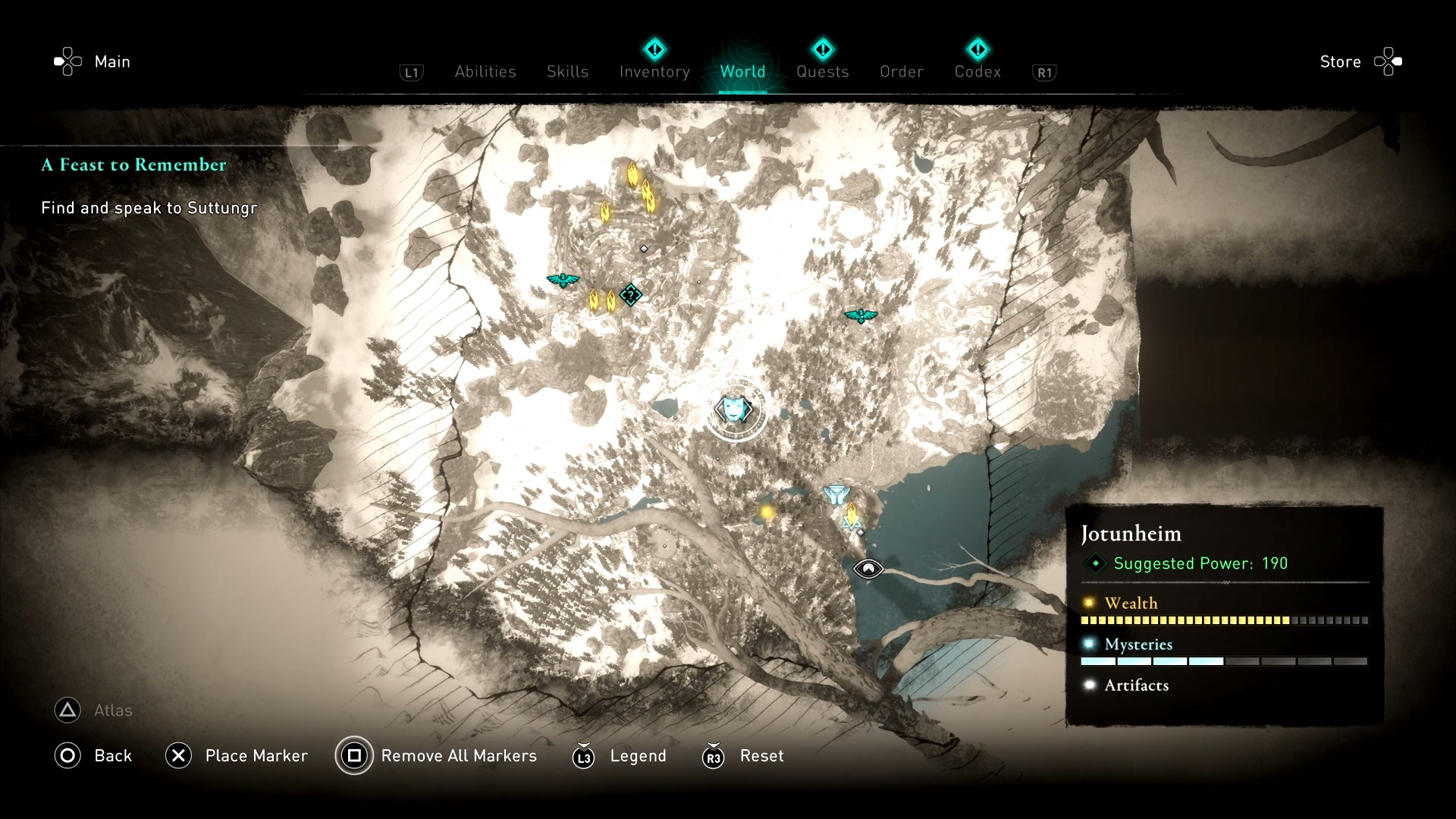Select the mystery question-mark diamond marker

click(x=630, y=294)
